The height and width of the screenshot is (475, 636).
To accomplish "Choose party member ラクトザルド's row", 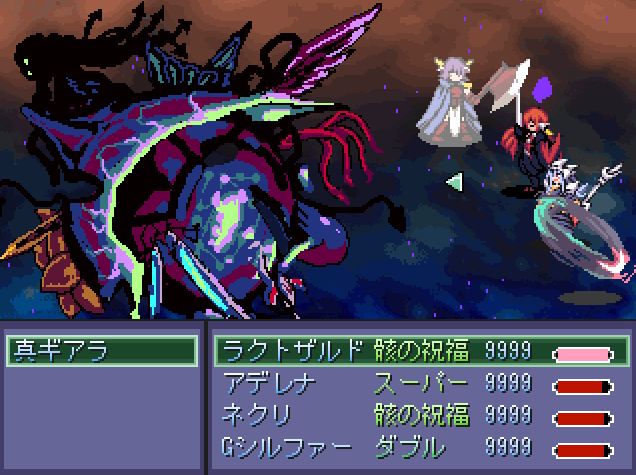I will [x=420, y=351].
